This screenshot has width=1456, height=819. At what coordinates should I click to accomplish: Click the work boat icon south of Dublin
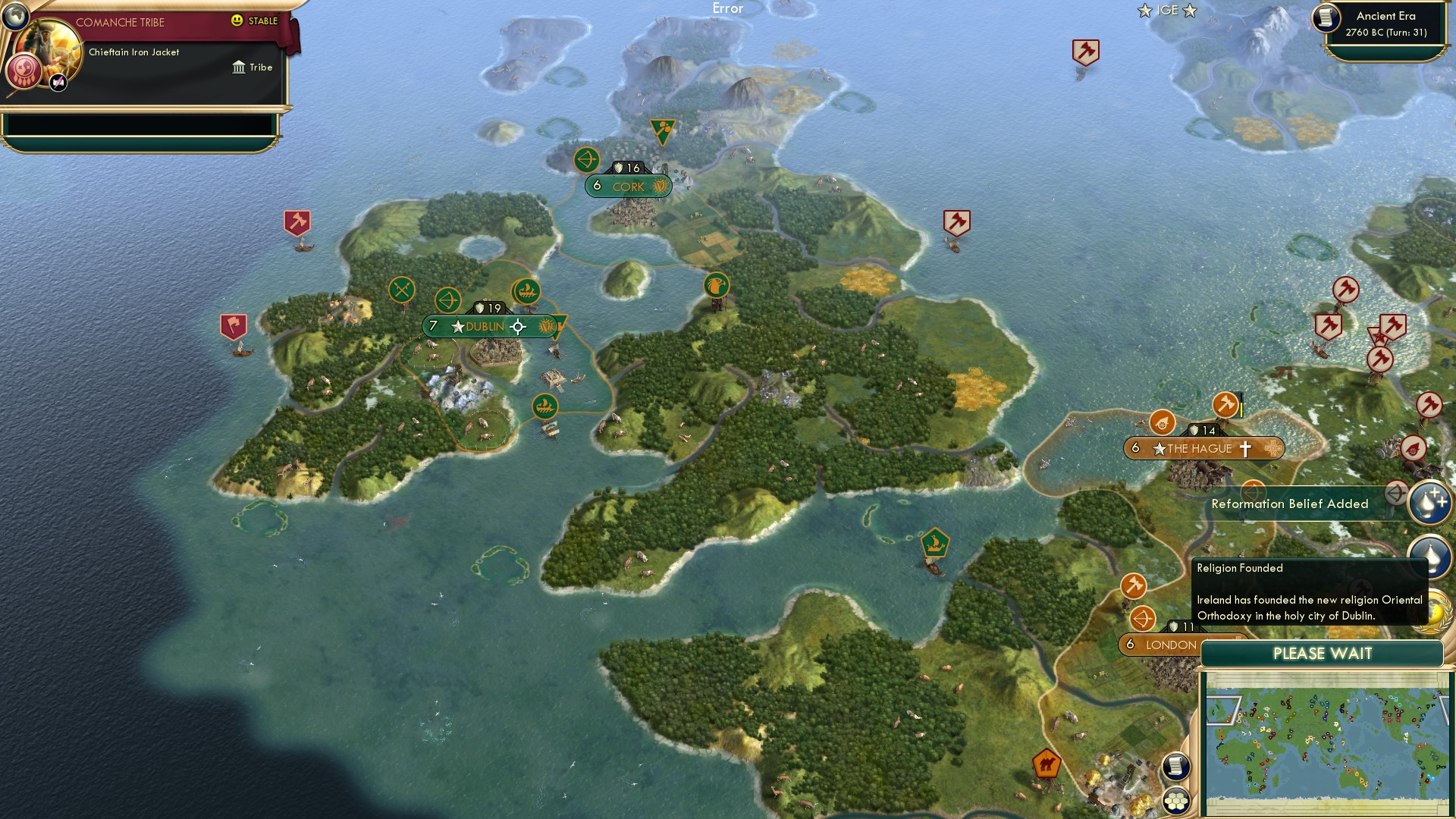click(547, 406)
